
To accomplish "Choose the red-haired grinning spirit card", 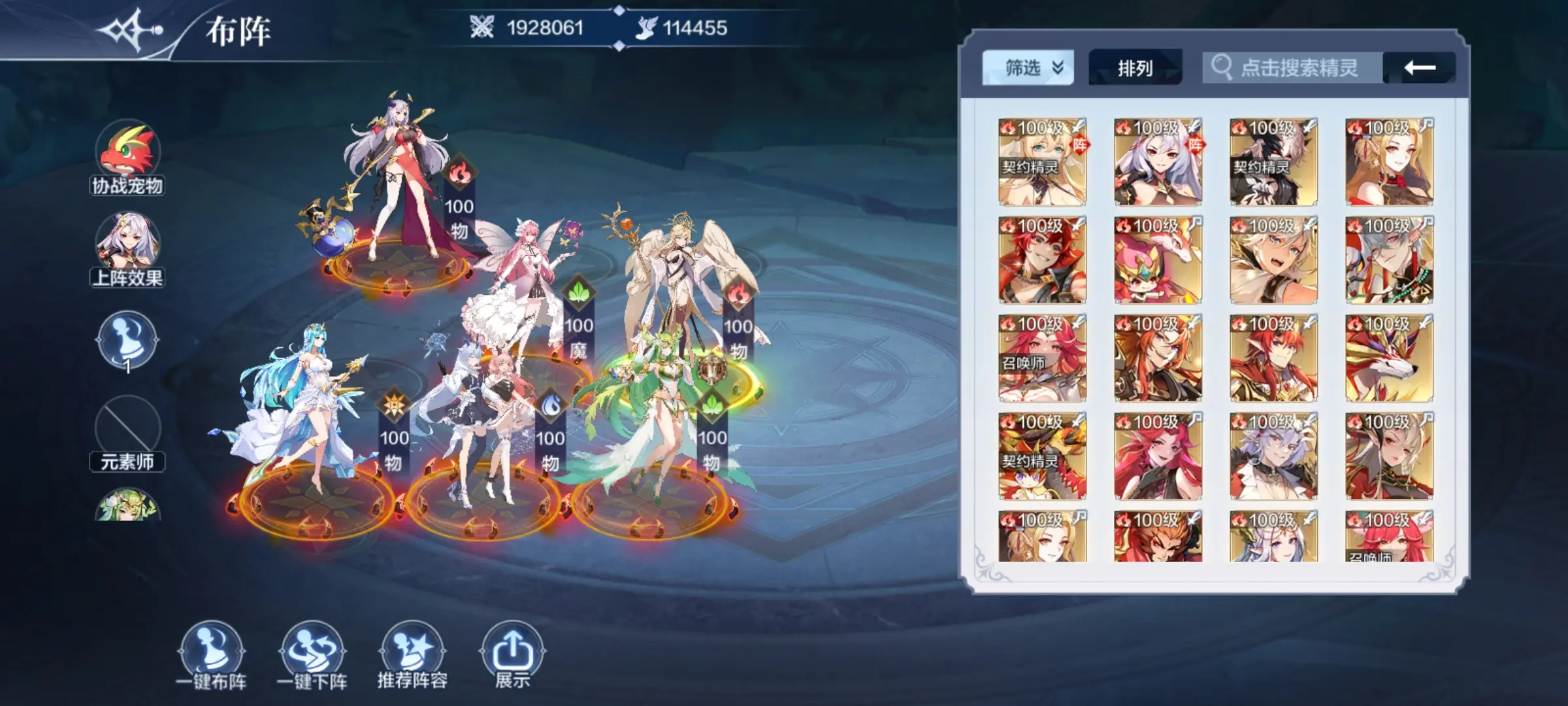I will (1042, 260).
